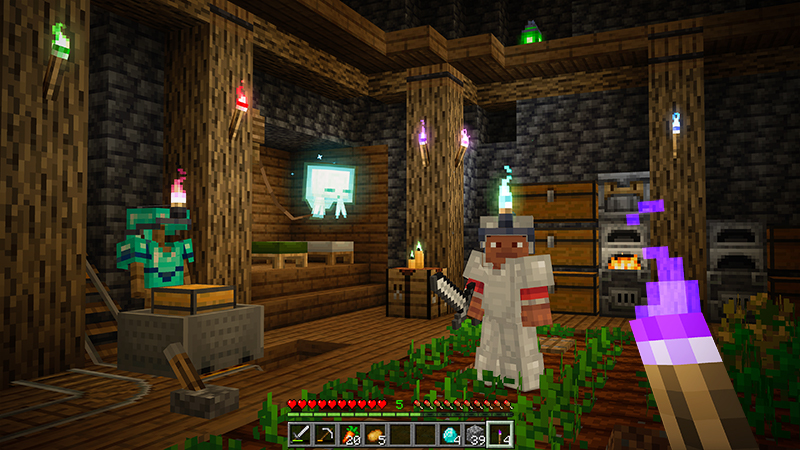Screen dimensions: 800x450
Task: Select the iron sword hotbar slot
Action: click(301, 434)
